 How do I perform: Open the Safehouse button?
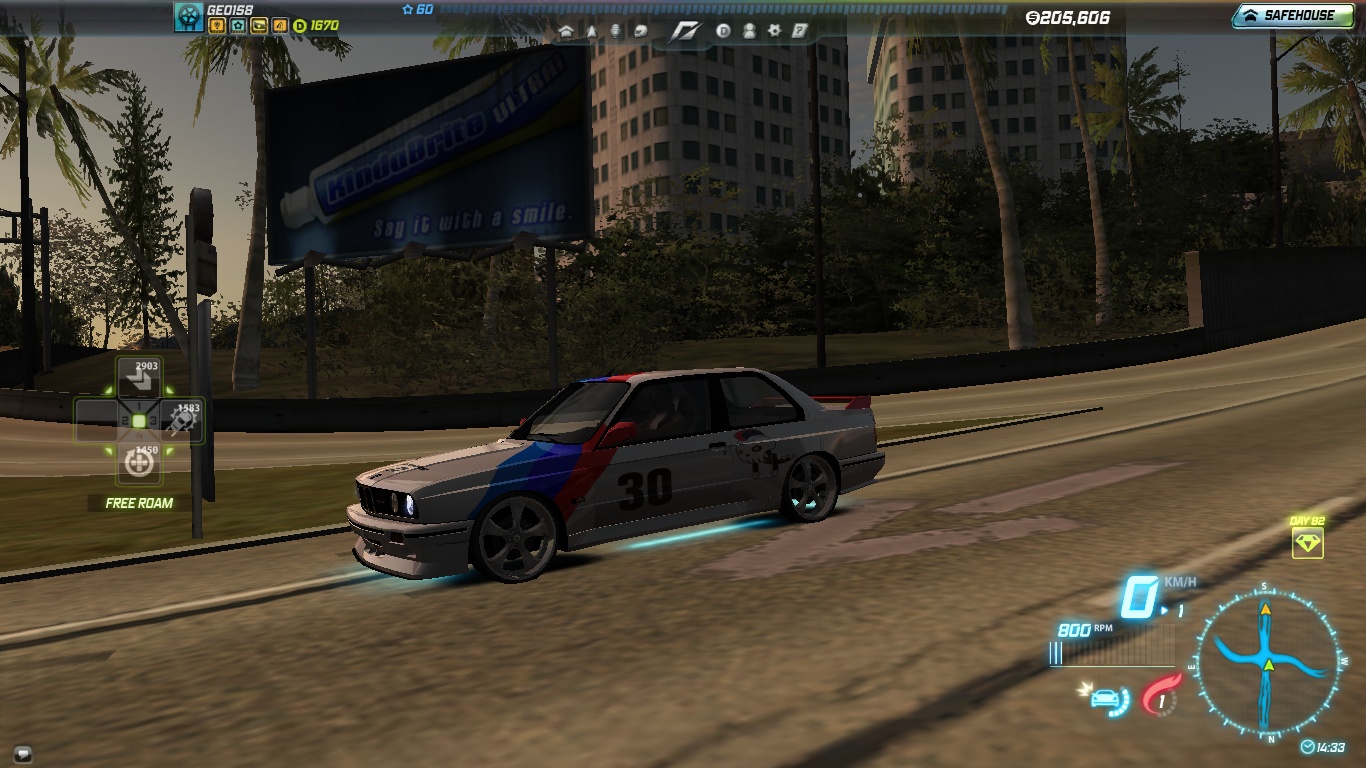coord(1292,16)
